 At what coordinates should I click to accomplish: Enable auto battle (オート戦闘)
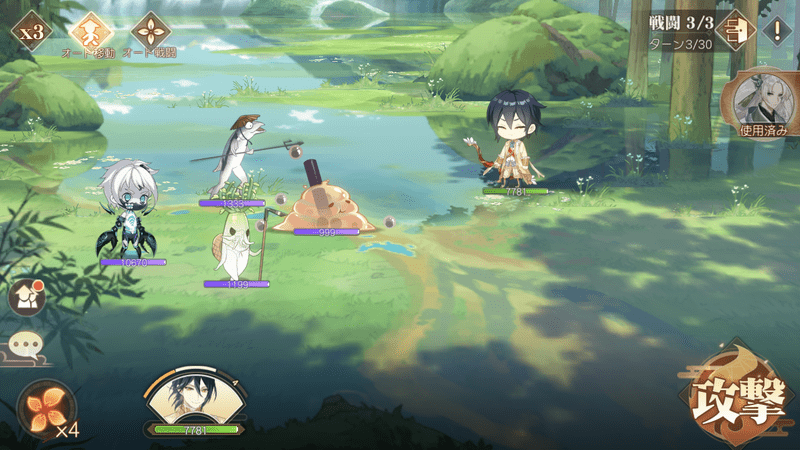(150, 31)
